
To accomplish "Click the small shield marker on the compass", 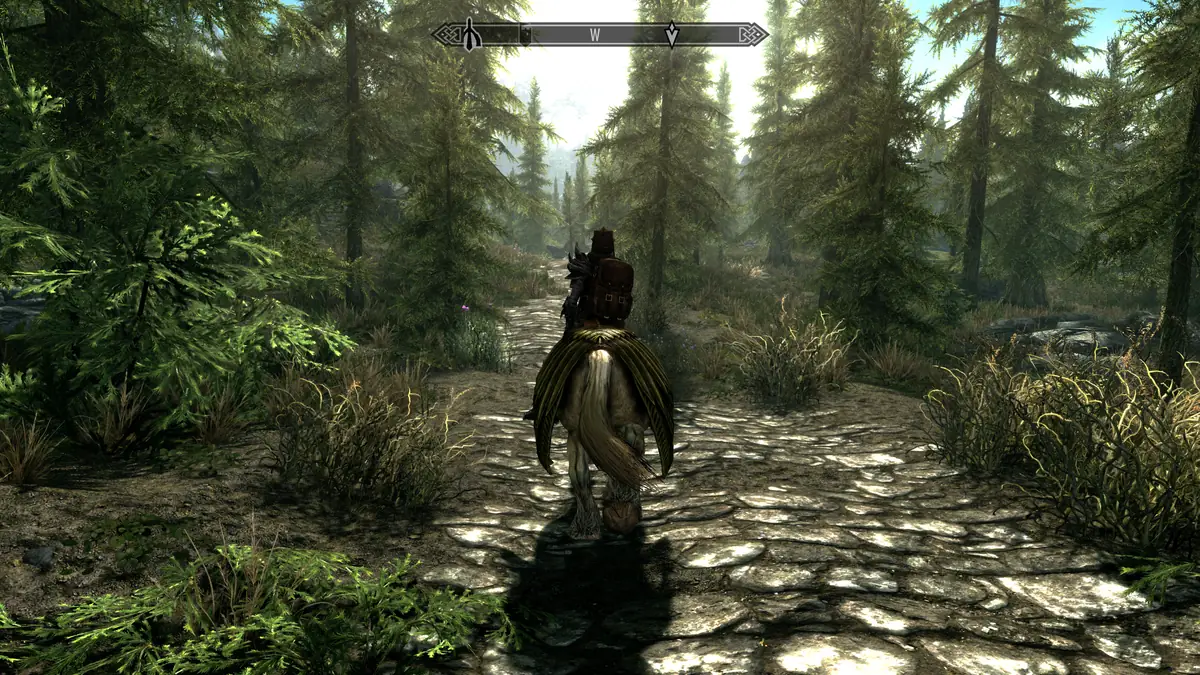I will click(526, 33).
